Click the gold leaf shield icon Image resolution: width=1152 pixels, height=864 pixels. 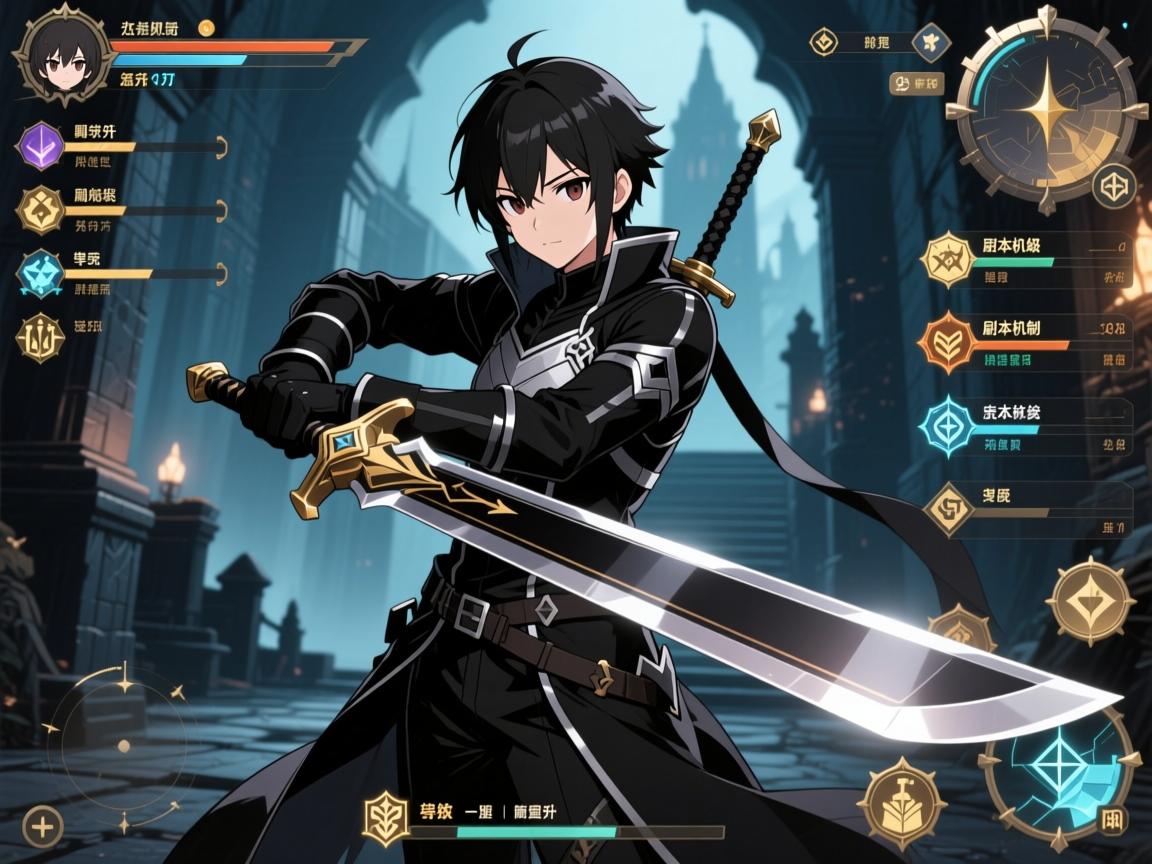[386, 815]
